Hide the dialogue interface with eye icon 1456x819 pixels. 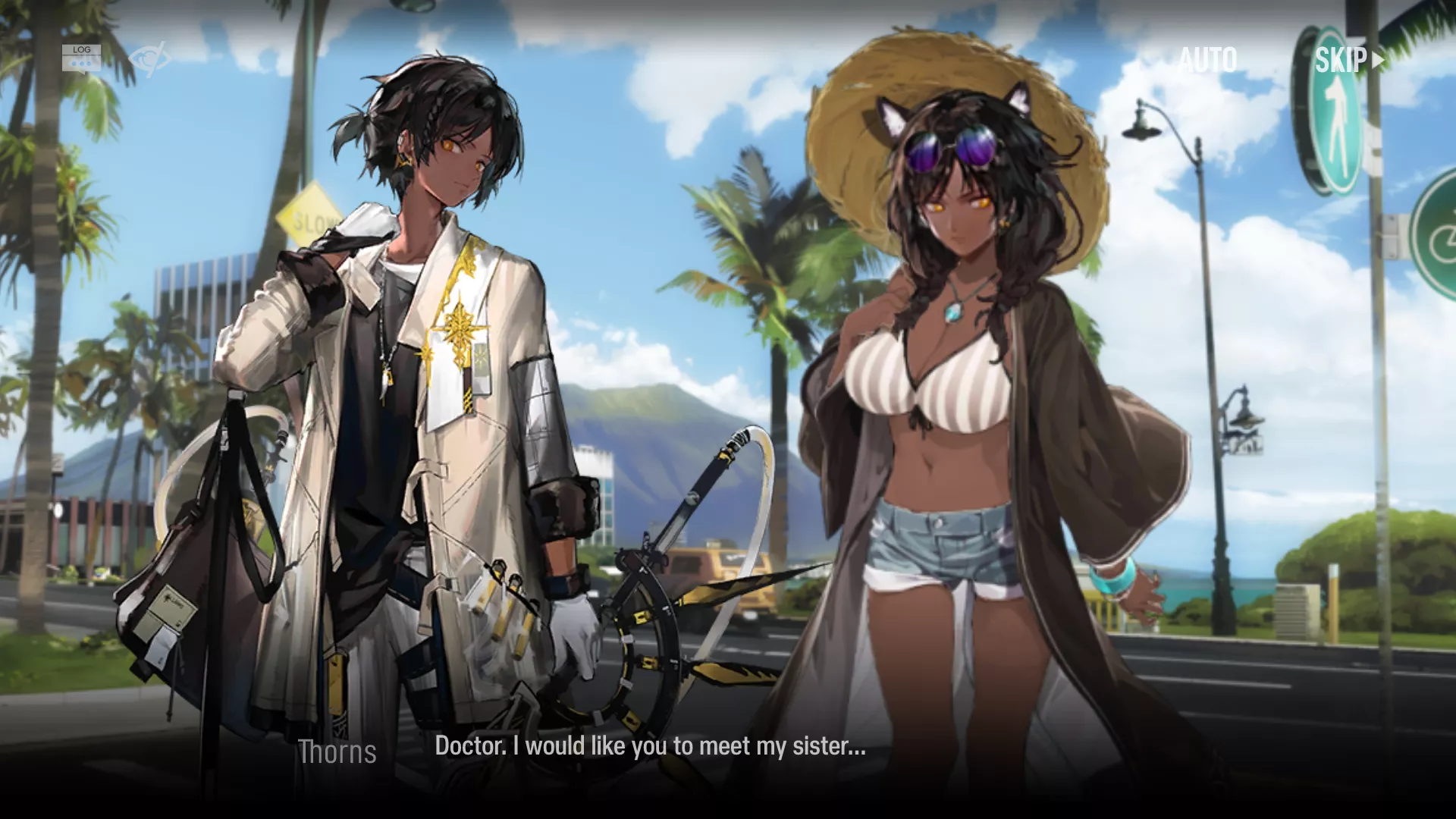click(147, 58)
